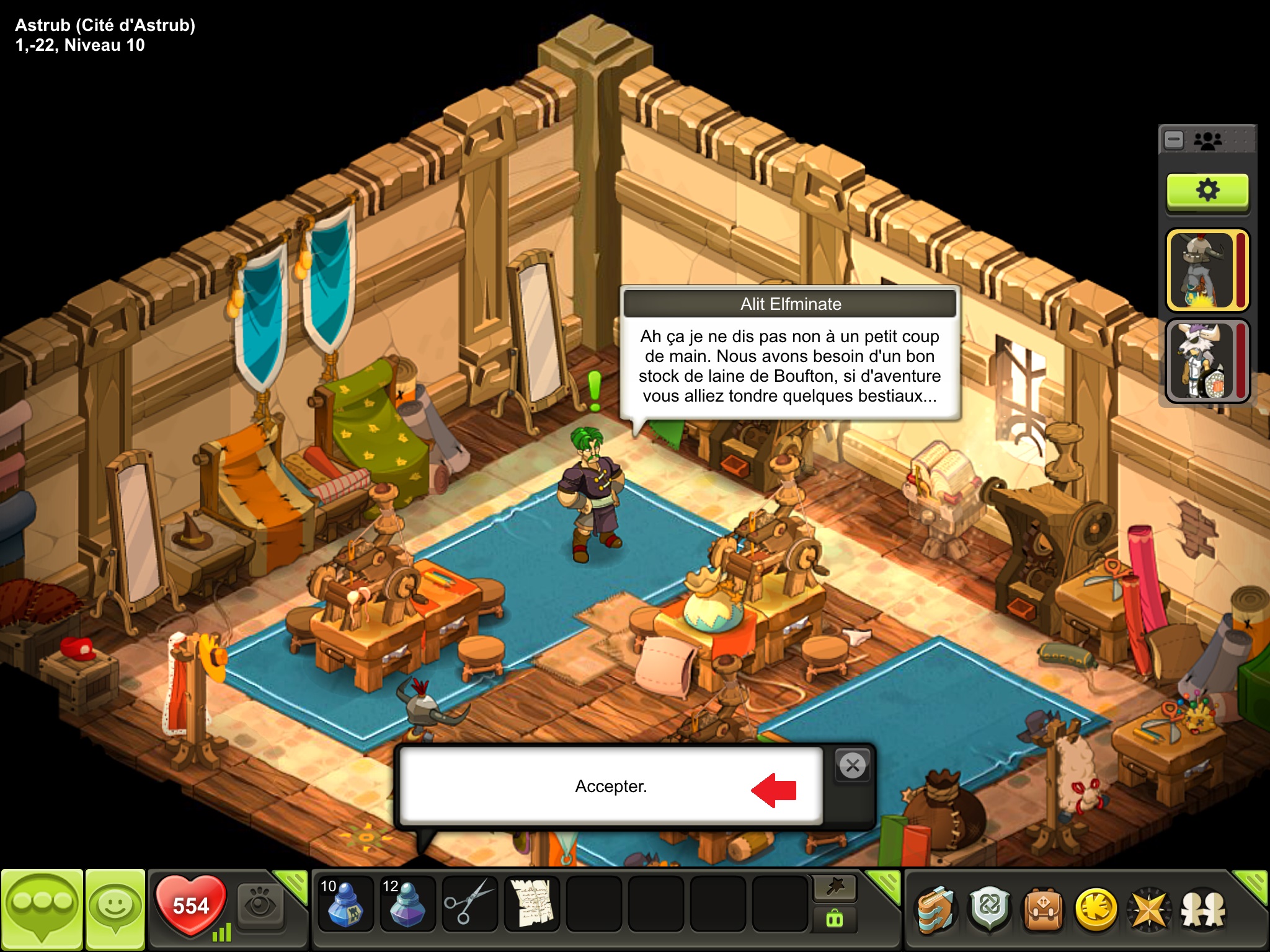This screenshot has width=1270, height=952.
Task: Open the quest book icon
Action: click(x=936, y=909)
